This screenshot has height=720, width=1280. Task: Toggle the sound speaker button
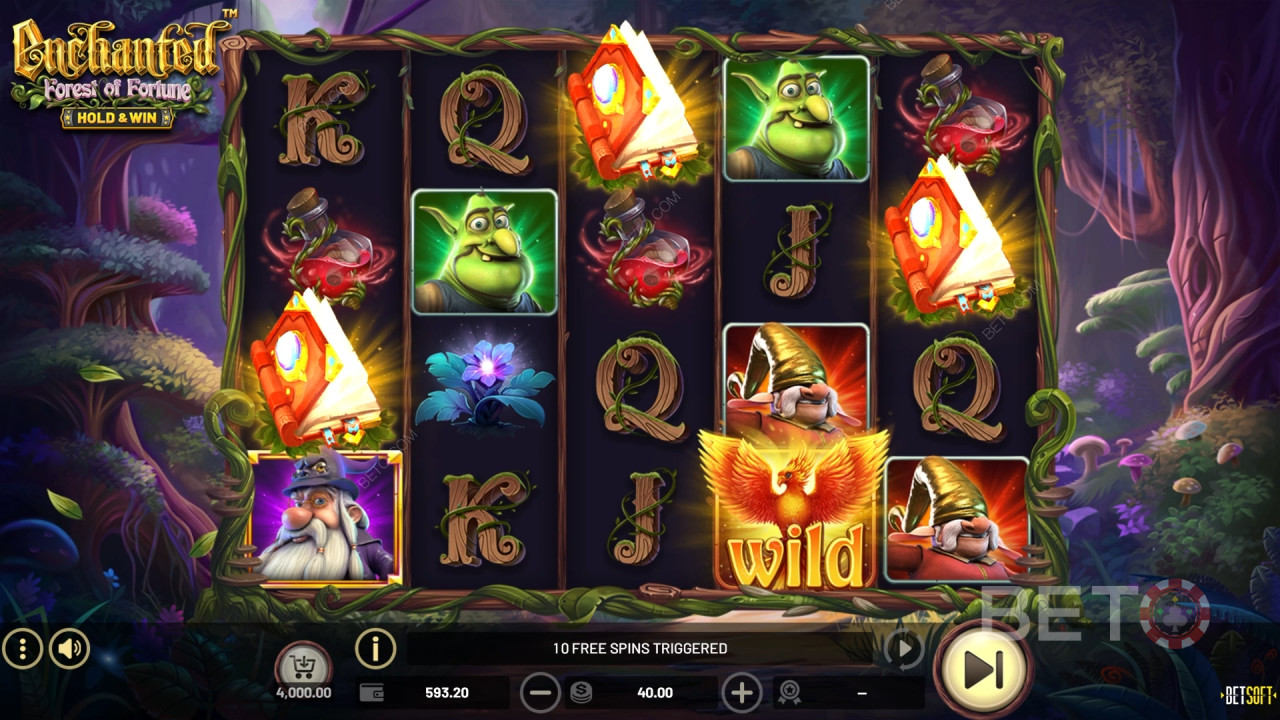(69, 649)
